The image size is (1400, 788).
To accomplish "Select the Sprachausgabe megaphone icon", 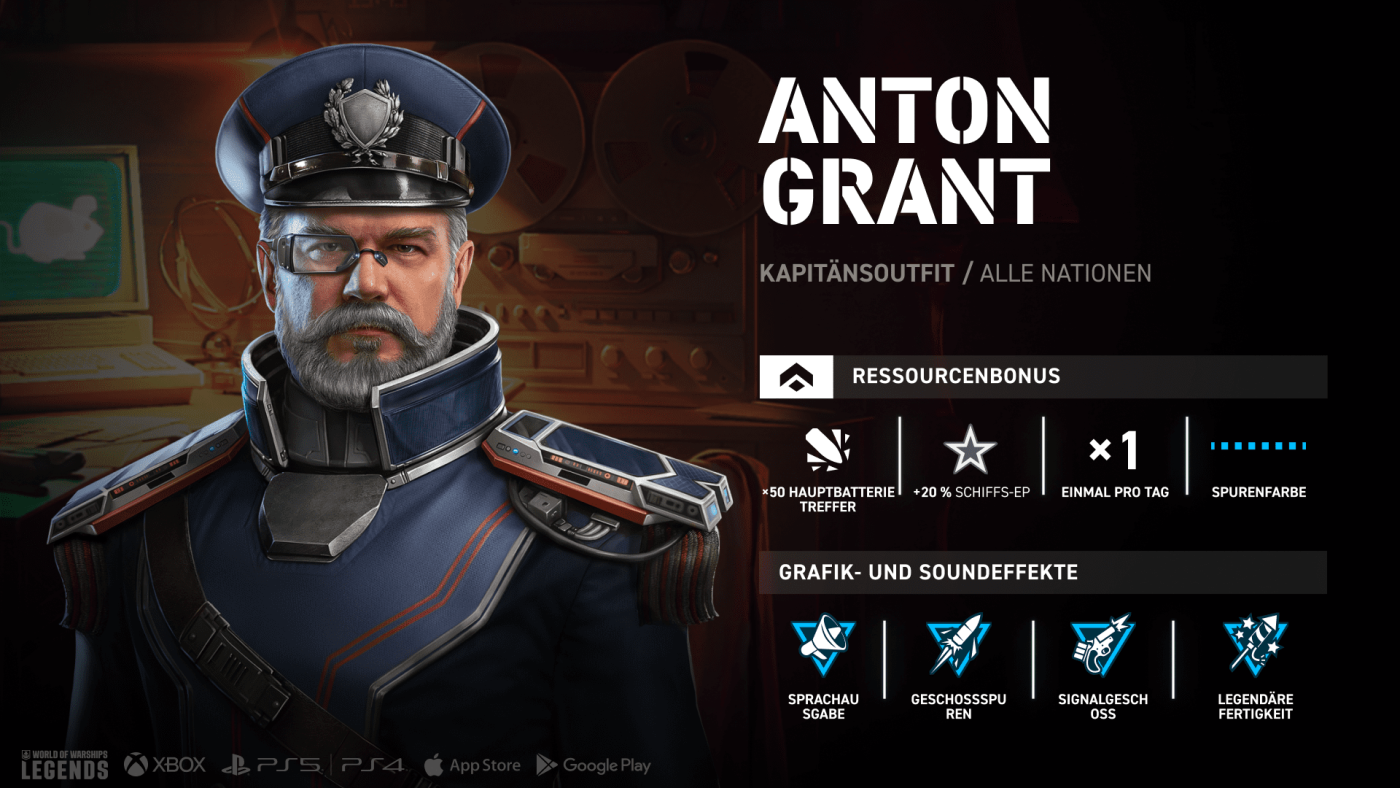I will click(x=823, y=645).
